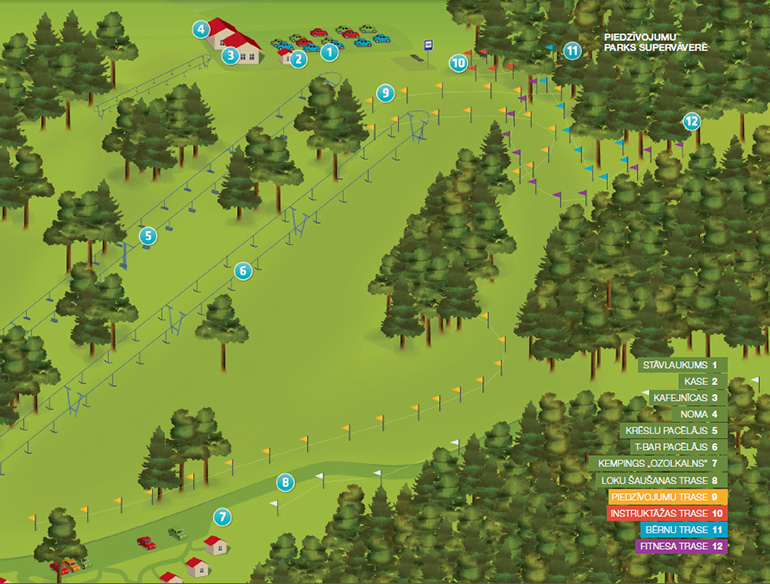This screenshot has height=584, width=770.
Task: Click map marker number 11
Action: point(572,51)
